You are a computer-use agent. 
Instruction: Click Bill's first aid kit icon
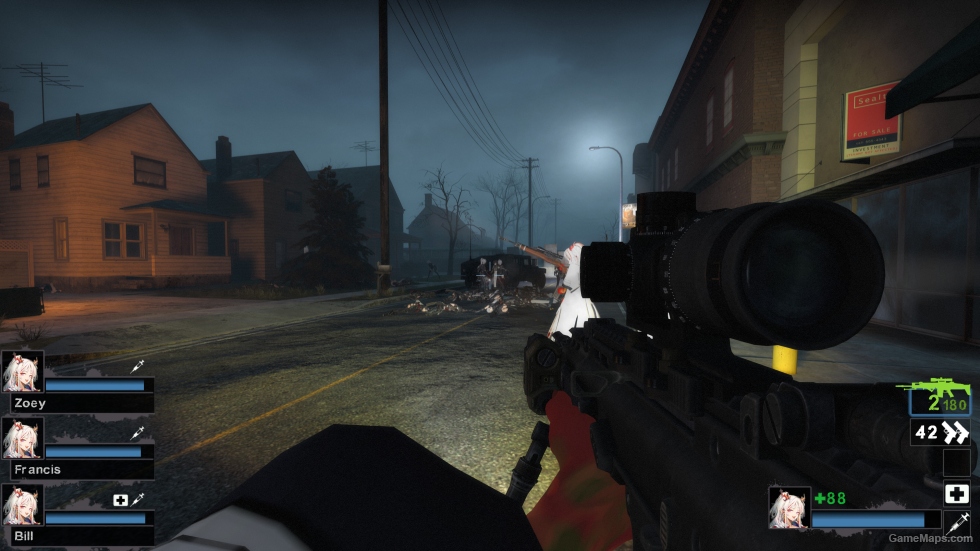click(121, 499)
